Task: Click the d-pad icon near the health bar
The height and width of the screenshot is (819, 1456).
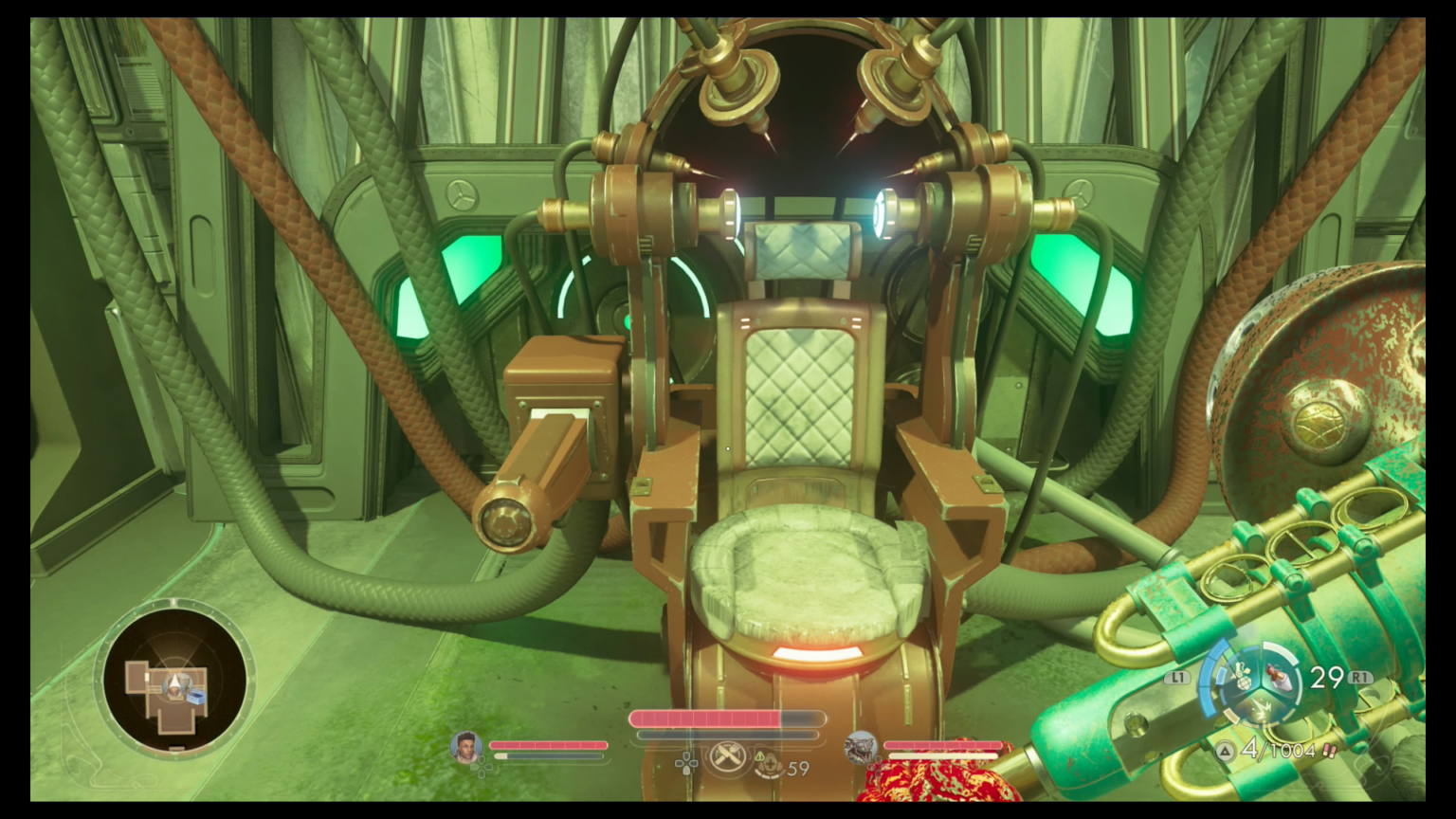Action: [686, 763]
